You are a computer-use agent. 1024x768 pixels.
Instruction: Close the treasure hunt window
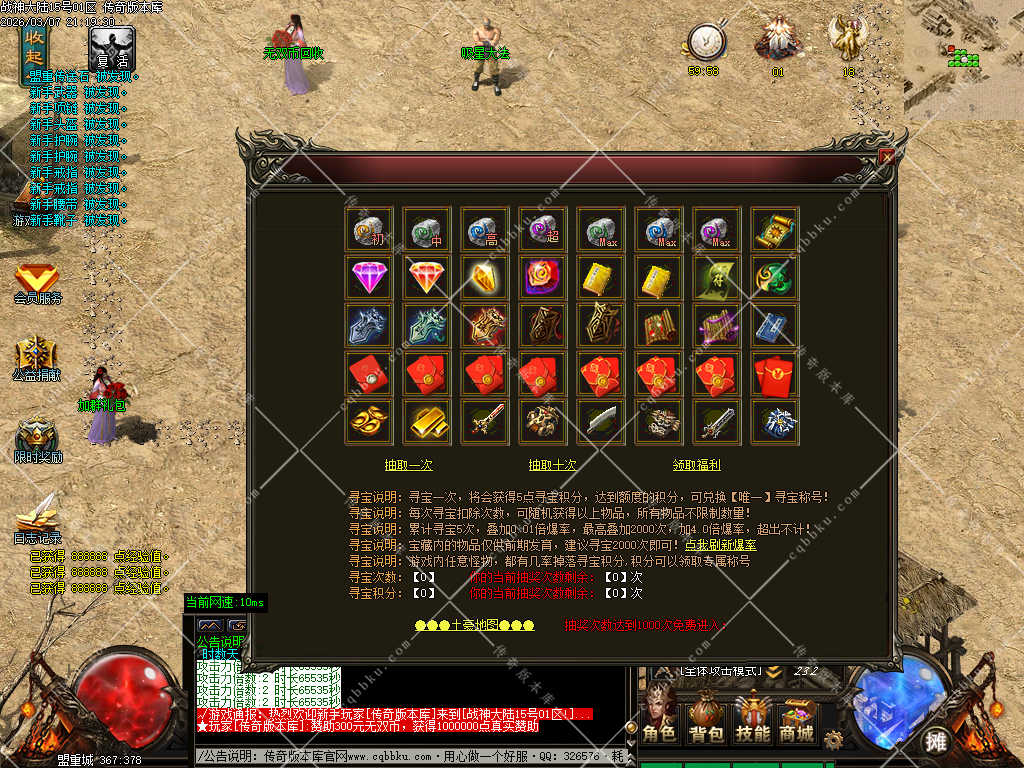click(x=886, y=156)
